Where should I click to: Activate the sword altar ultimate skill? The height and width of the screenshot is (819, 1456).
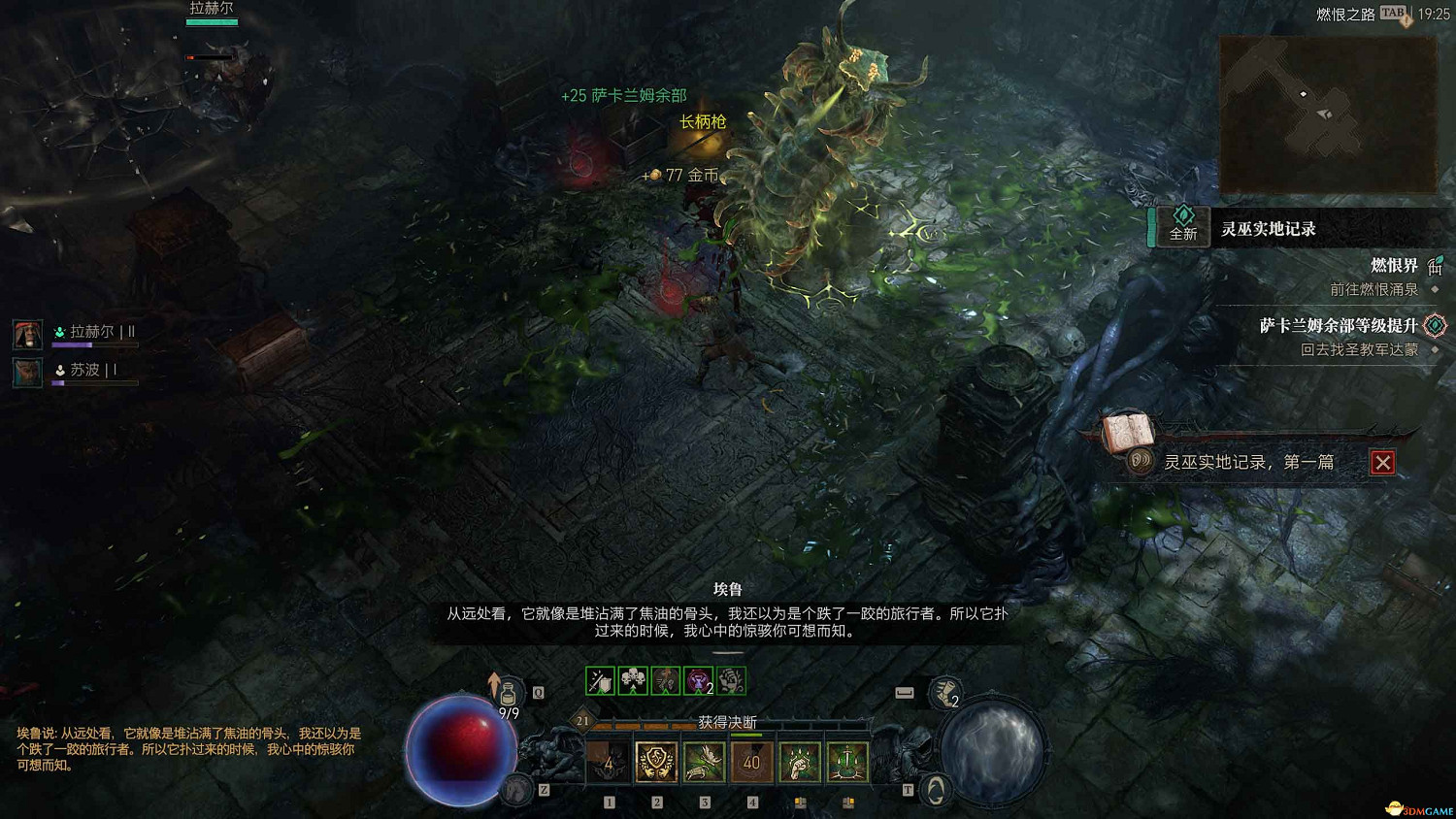(x=846, y=762)
